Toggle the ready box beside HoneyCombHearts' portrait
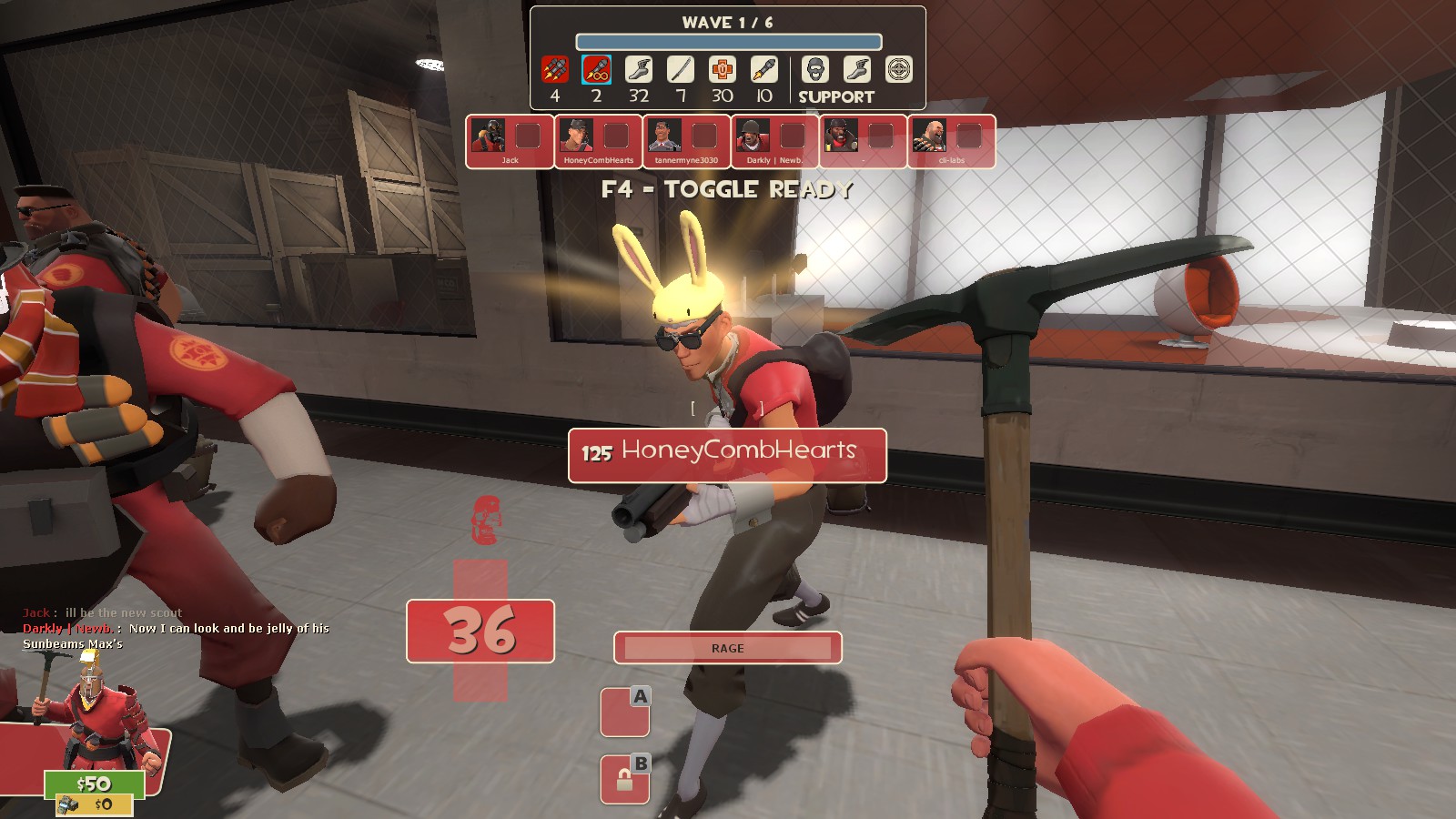The width and height of the screenshot is (1456, 819). (616, 136)
